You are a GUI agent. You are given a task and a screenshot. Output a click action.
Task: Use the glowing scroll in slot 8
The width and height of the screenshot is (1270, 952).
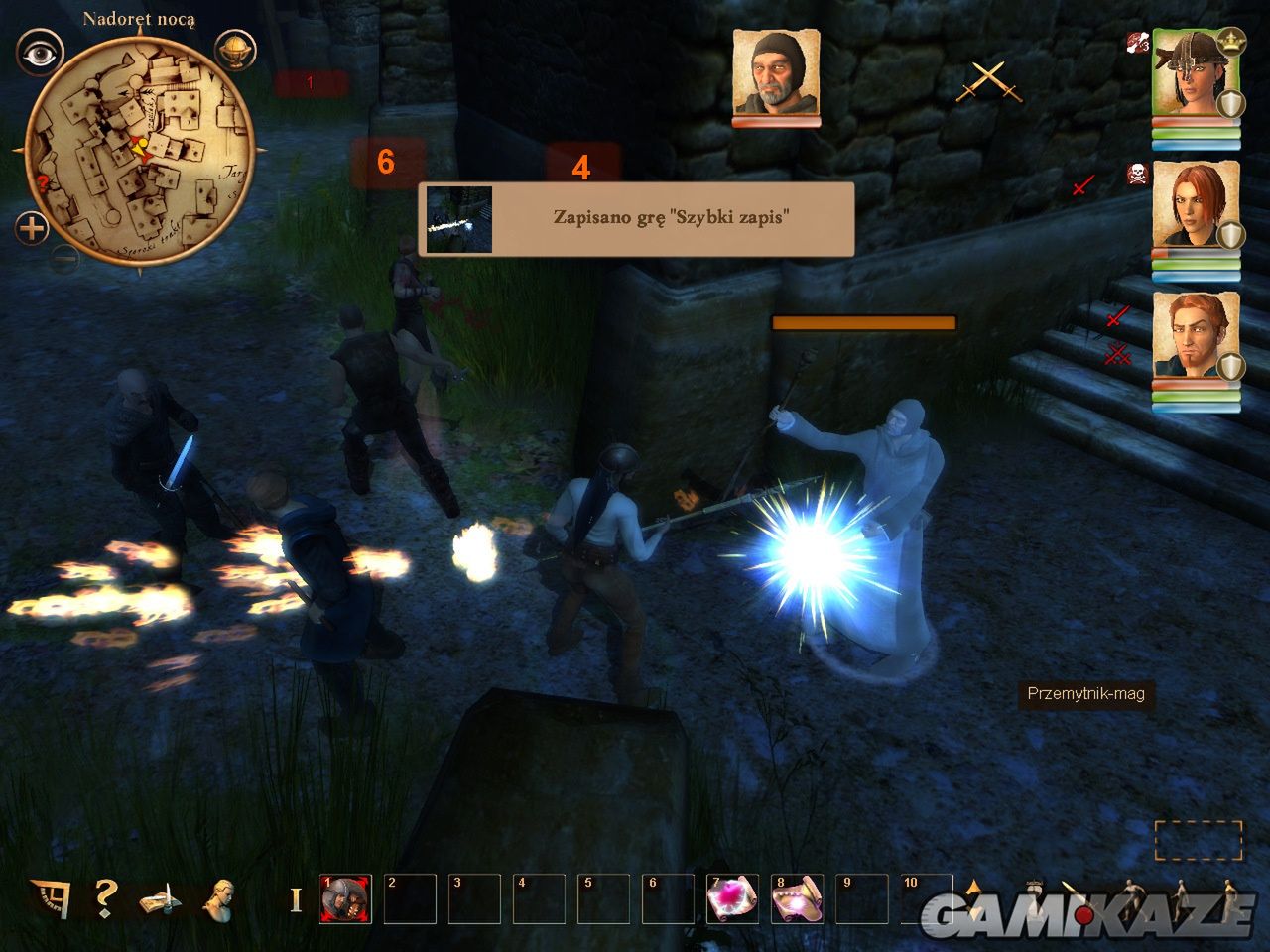click(797, 899)
